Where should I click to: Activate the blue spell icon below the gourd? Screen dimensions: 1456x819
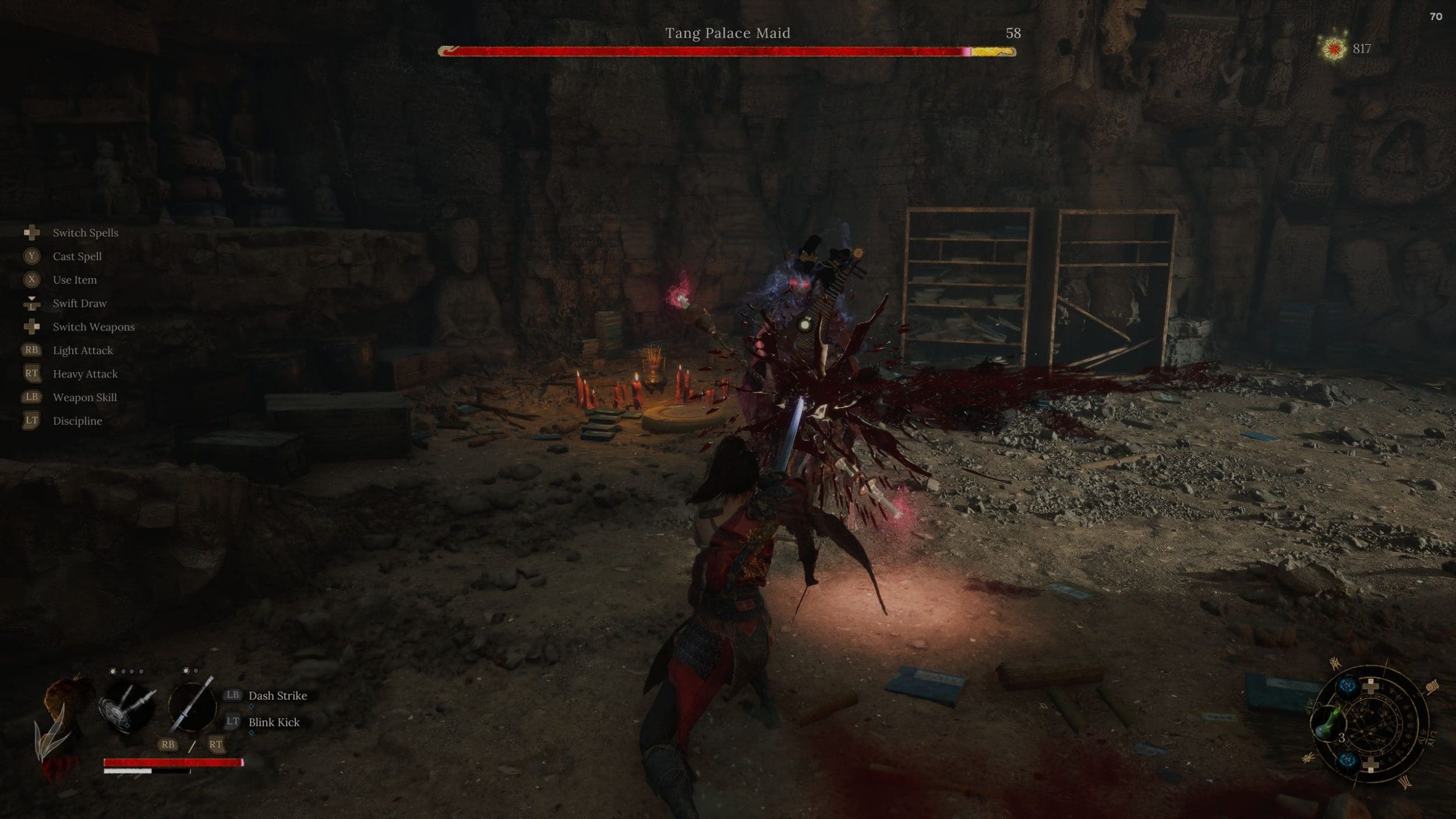pos(1347,760)
